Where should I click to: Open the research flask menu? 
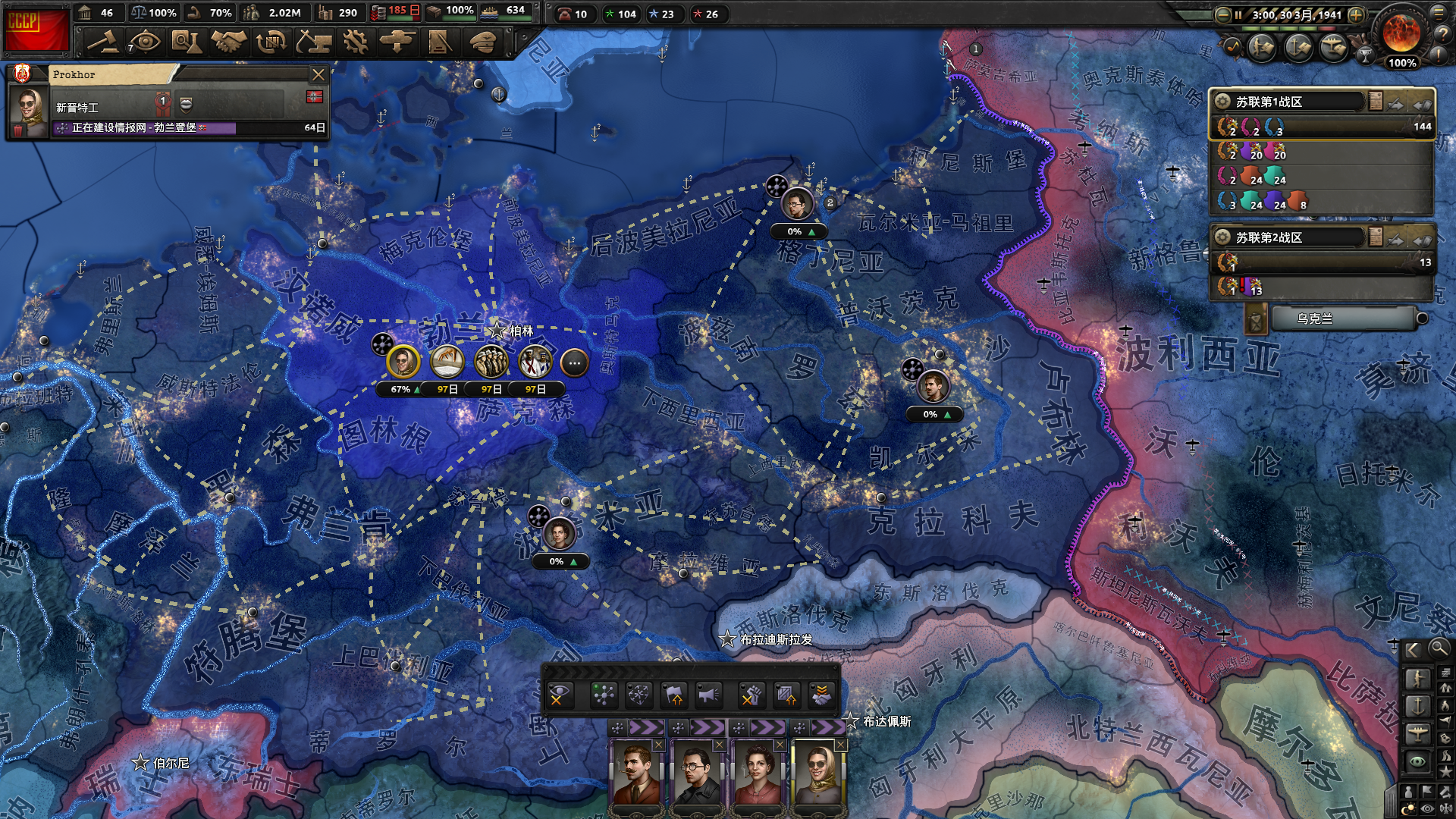(x=186, y=42)
